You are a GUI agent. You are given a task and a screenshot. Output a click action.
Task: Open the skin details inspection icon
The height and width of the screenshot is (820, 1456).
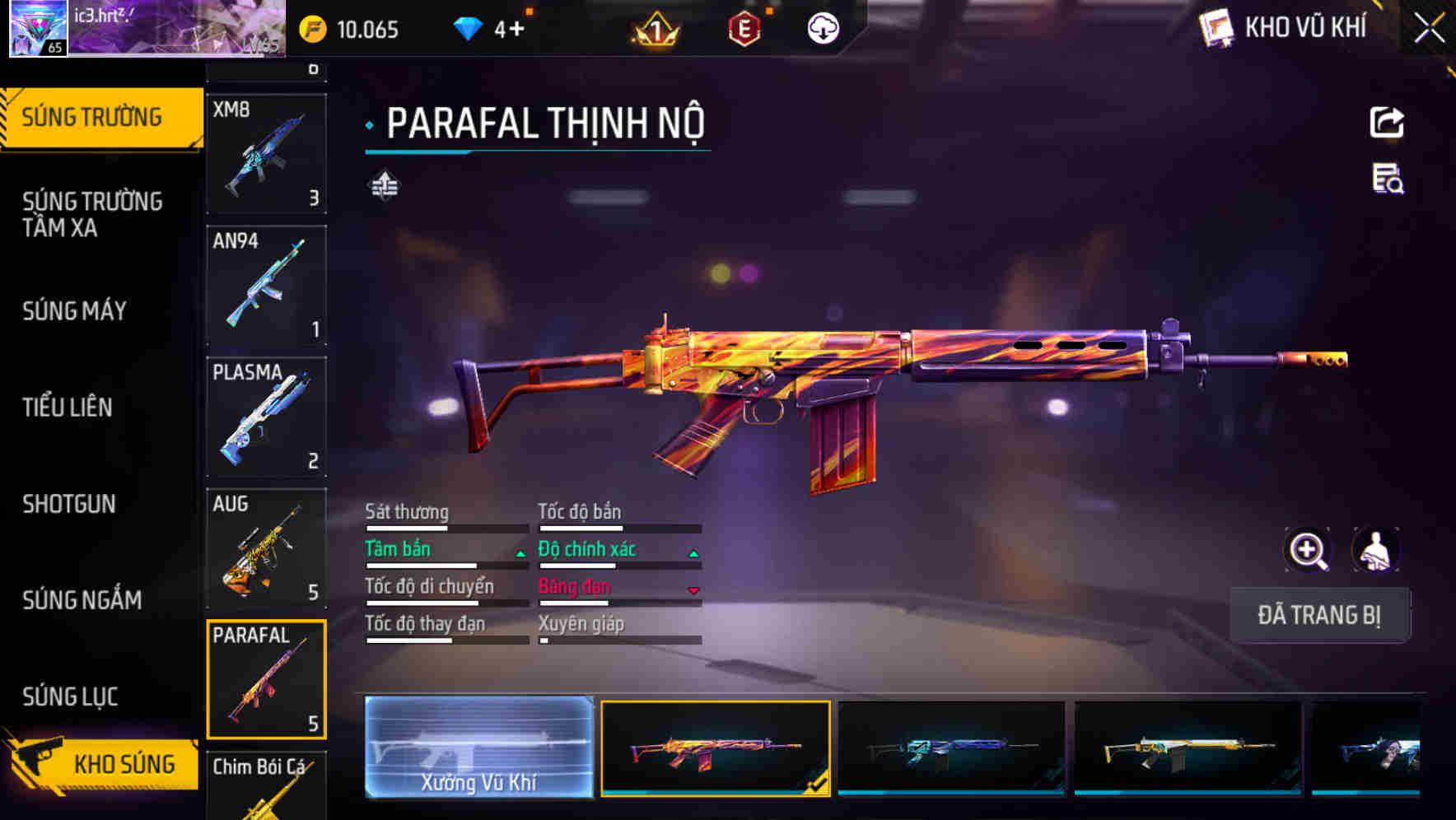(1388, 184)
